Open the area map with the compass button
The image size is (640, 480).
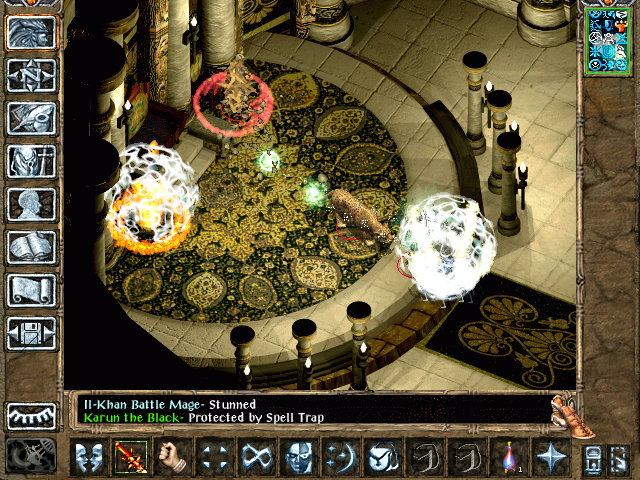pyautogui.click(x=31, y=75)
